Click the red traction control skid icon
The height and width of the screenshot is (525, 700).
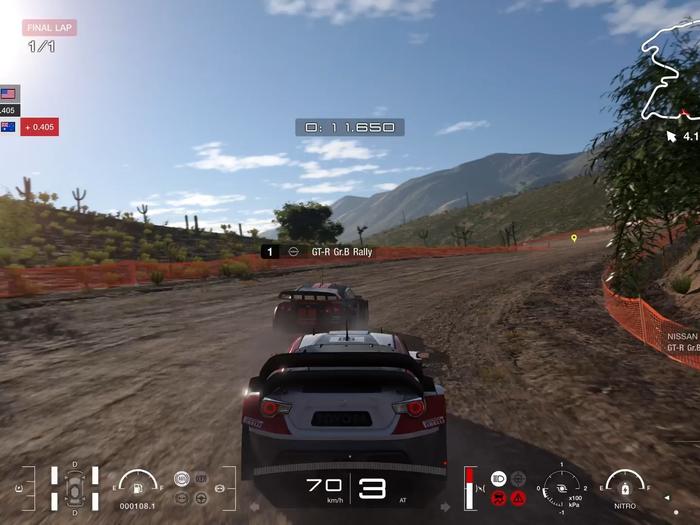click(x=499, y=497)
